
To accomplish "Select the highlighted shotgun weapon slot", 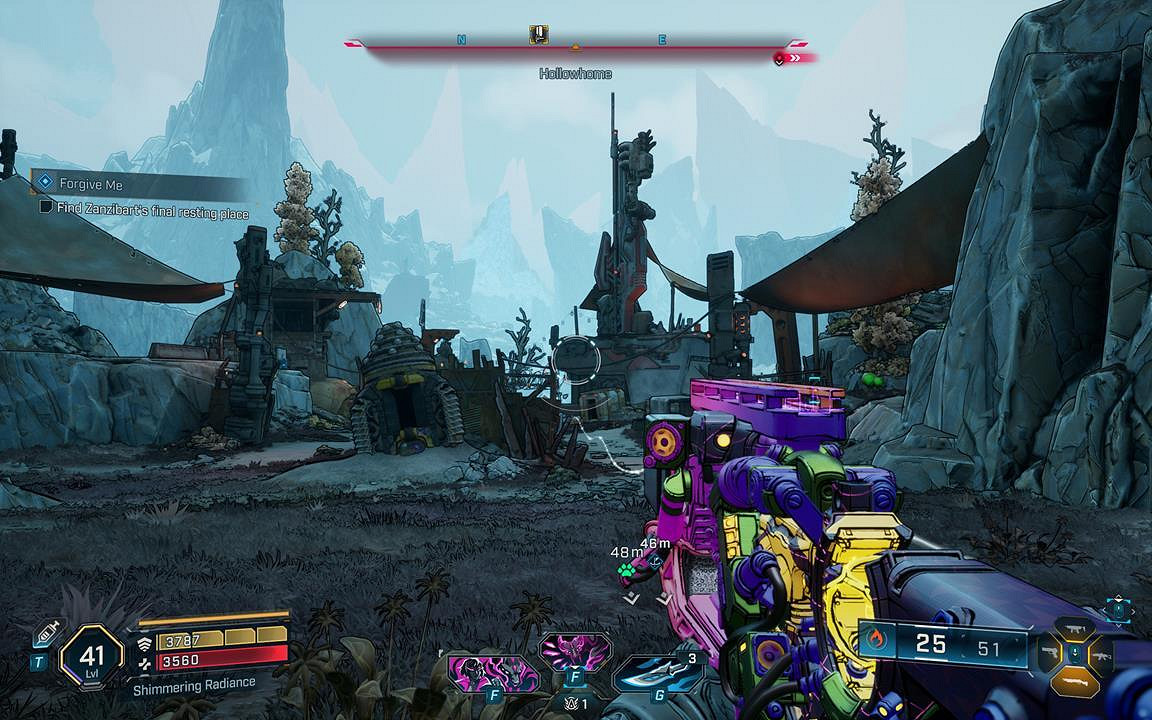I will [x=1075, y=681].
